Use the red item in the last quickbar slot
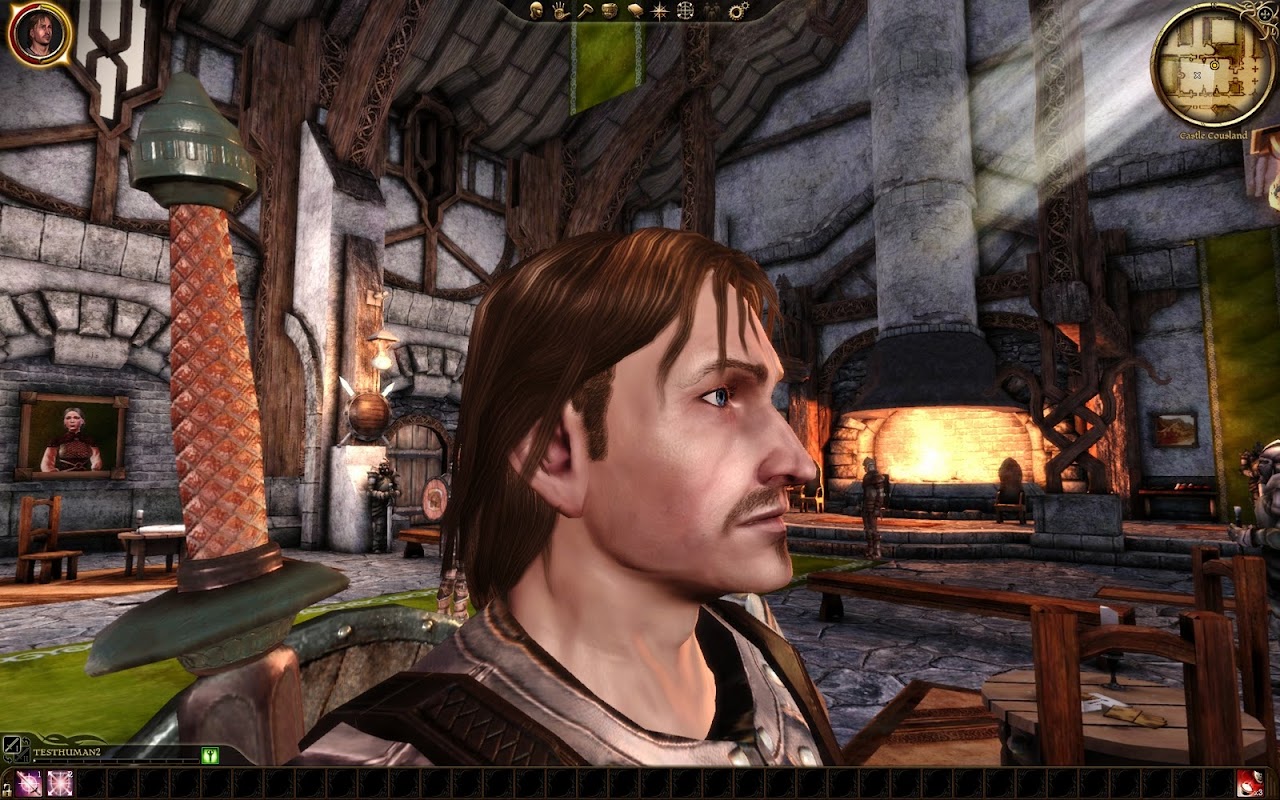This screenshot has width=1280, height=800. point(1250,783)
